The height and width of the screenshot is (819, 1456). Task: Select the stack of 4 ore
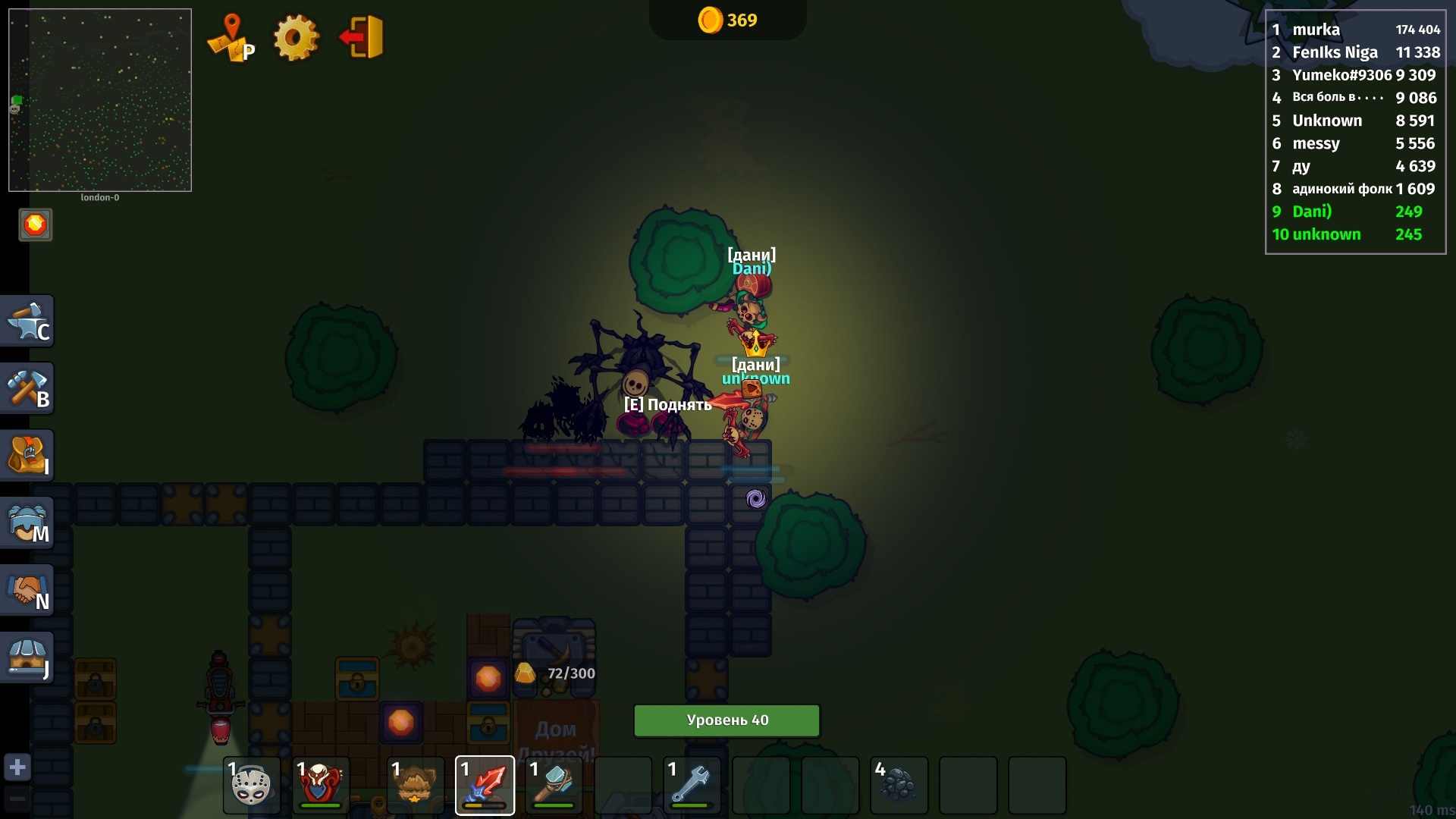click(x=899, y=785)
